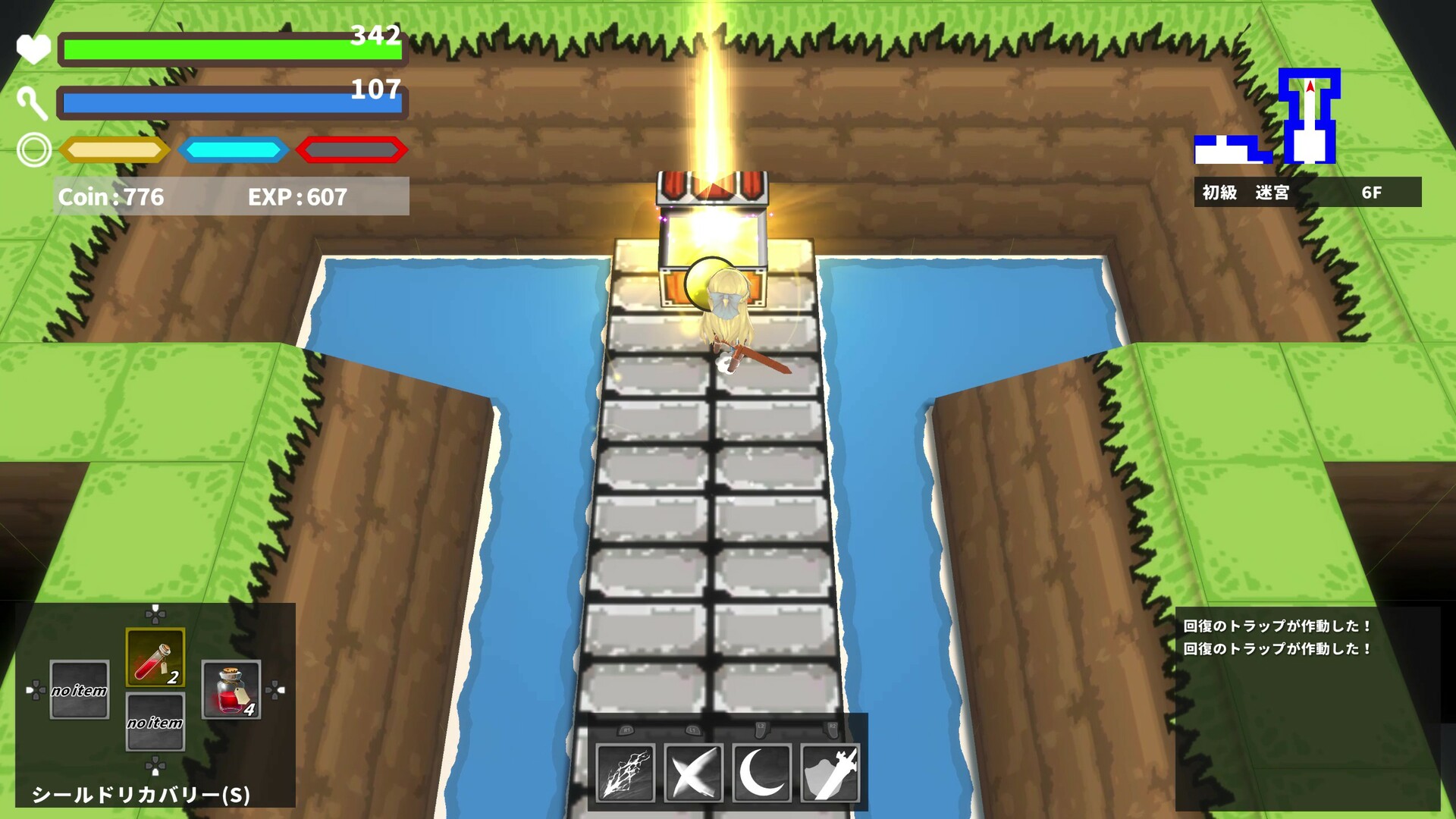Click the heart icon beside the HP bar

tap(33, 48)
